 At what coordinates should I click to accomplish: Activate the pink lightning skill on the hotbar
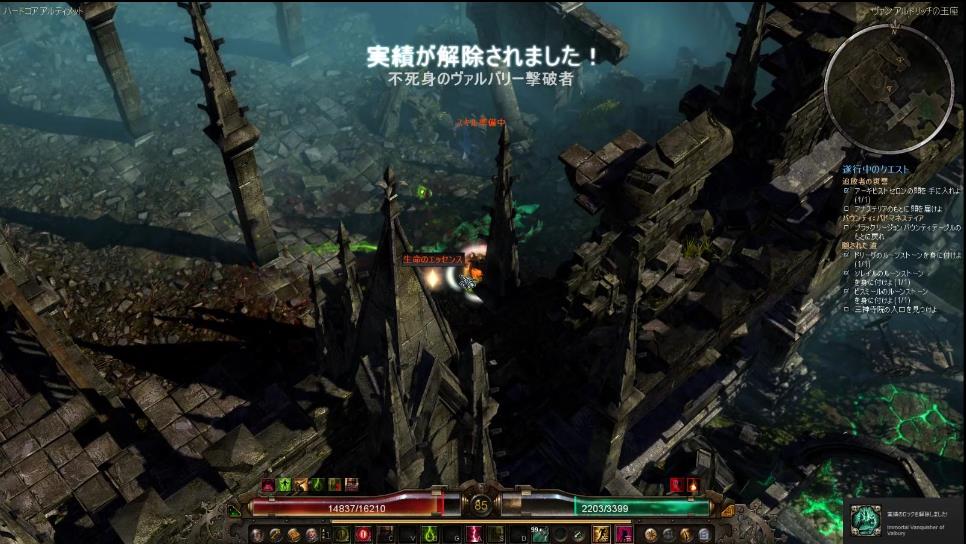click(472, 534)
